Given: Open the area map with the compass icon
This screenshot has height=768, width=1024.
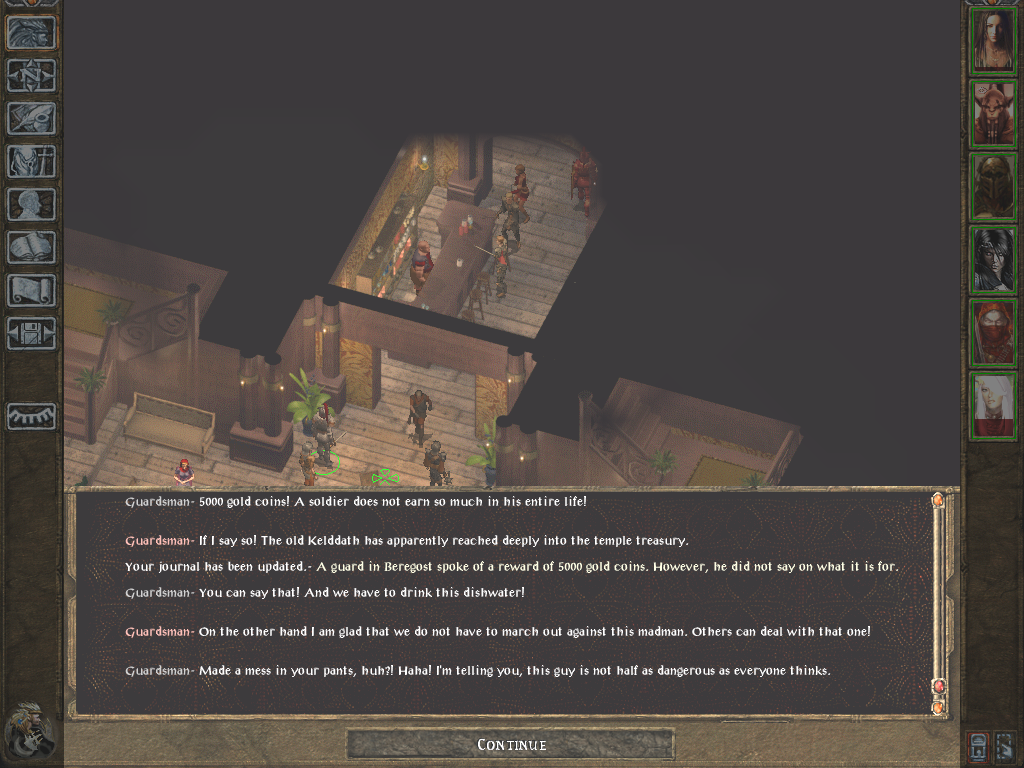Looking at the screenshot, I should tap(31, 76).
